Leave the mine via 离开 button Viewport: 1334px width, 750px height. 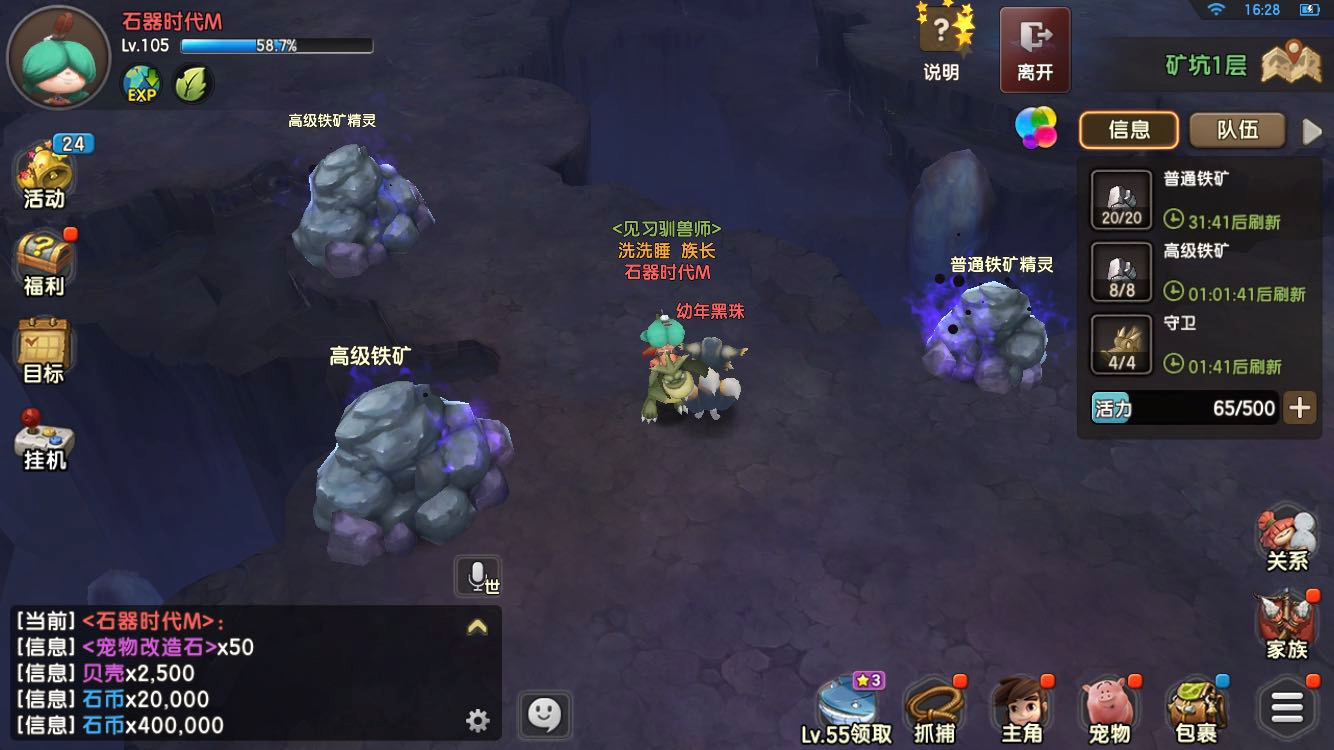(x=1035, y=48)
